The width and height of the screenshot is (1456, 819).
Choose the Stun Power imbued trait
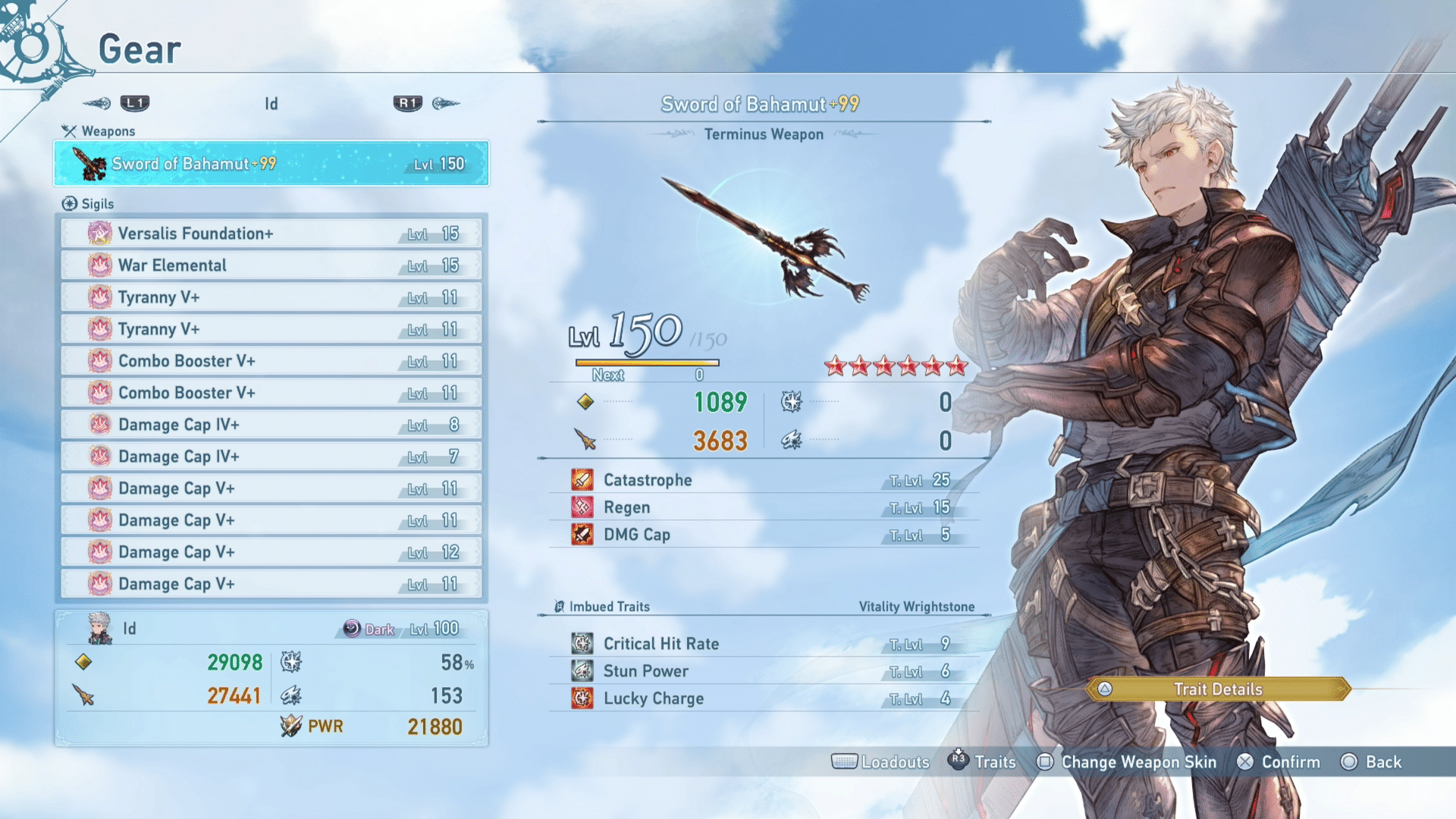[763, 671]
